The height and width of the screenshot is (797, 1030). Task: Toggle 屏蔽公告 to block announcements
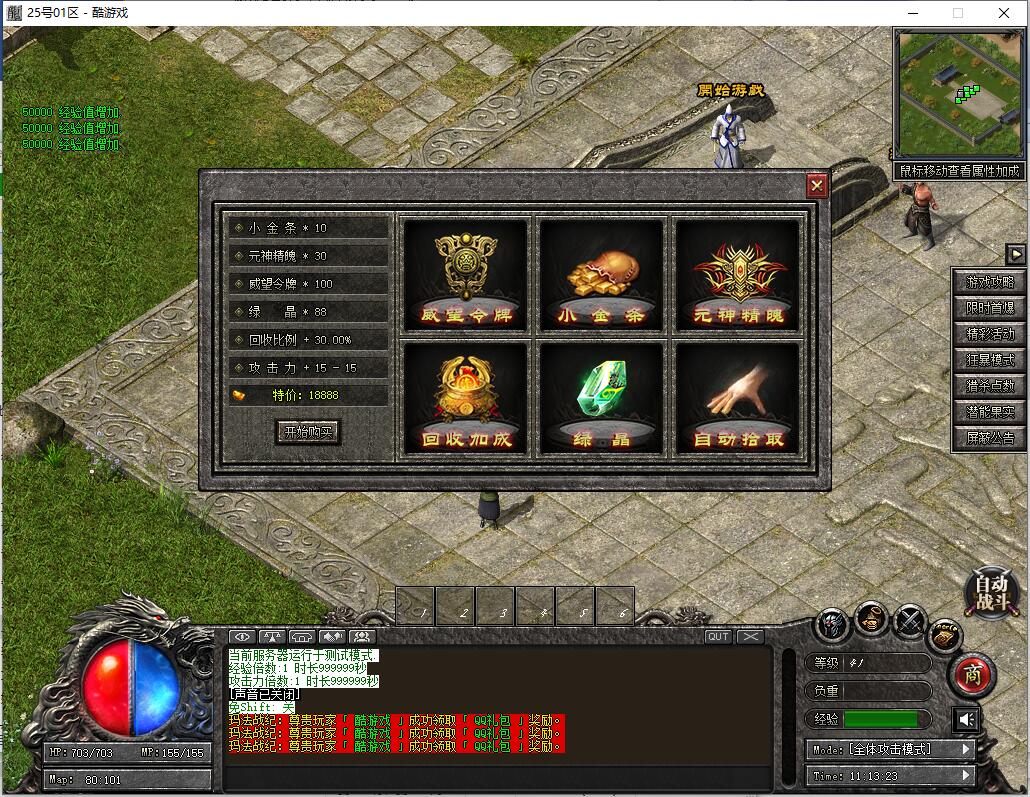tap(989, 438)
